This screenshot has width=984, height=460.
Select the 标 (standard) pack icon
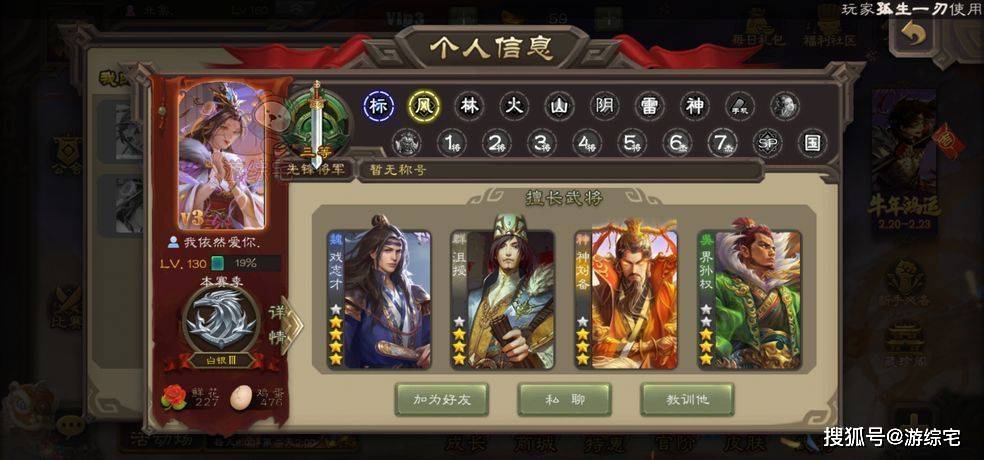click(x=378, y=106)
